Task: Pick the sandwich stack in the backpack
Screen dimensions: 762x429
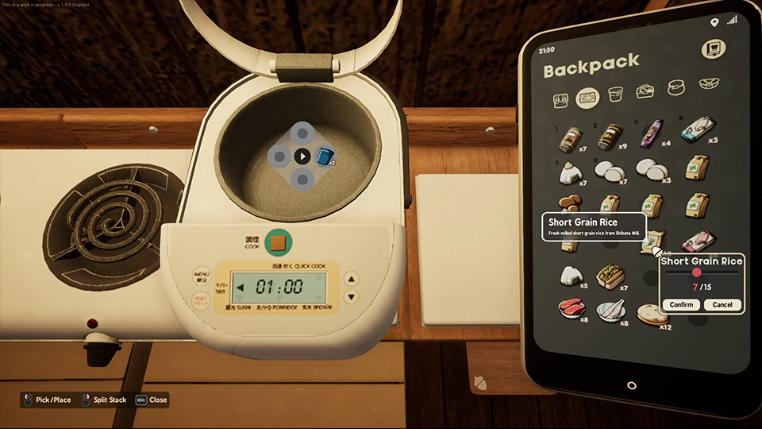Action: pos(609,275)
